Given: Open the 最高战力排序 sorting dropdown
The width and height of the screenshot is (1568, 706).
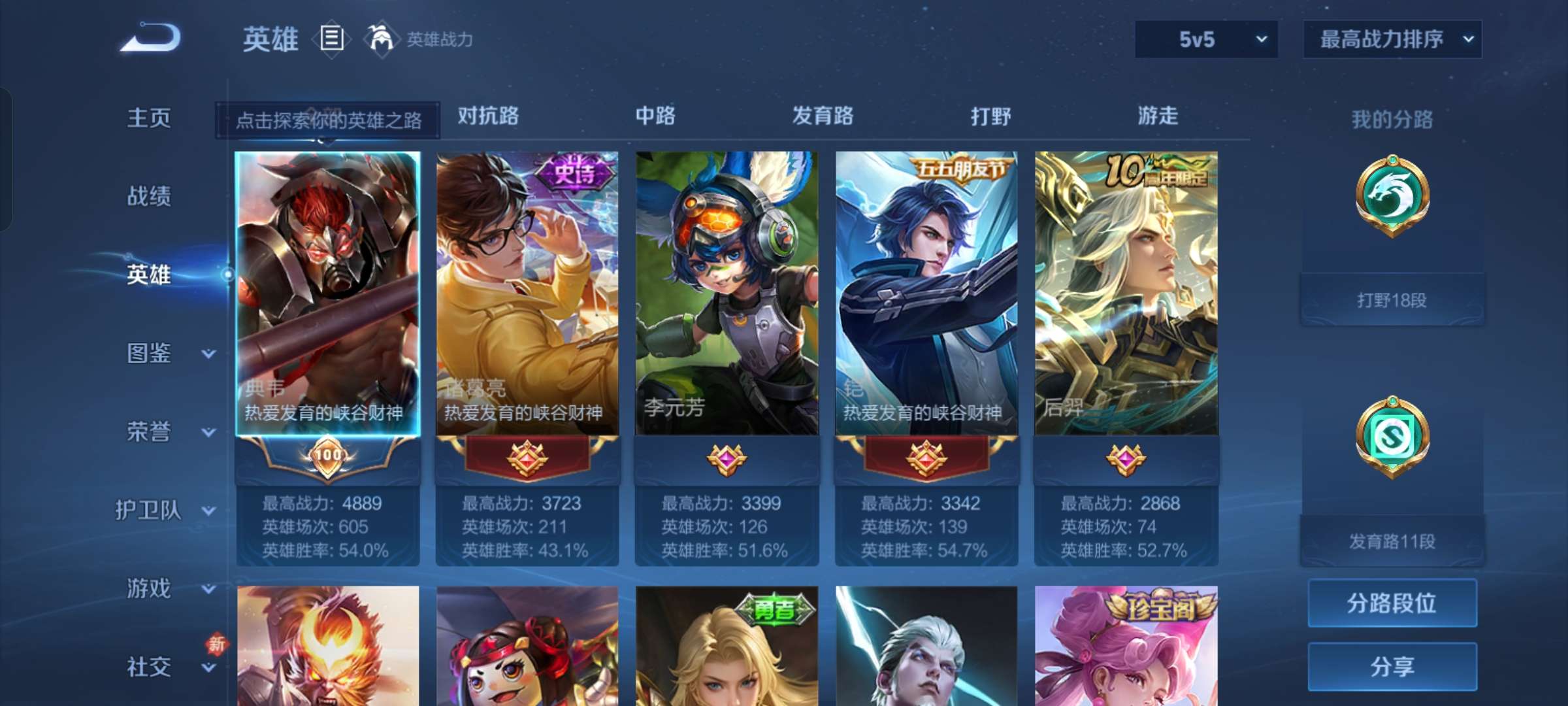Looking at the screenshot, I should [1393, 39].
